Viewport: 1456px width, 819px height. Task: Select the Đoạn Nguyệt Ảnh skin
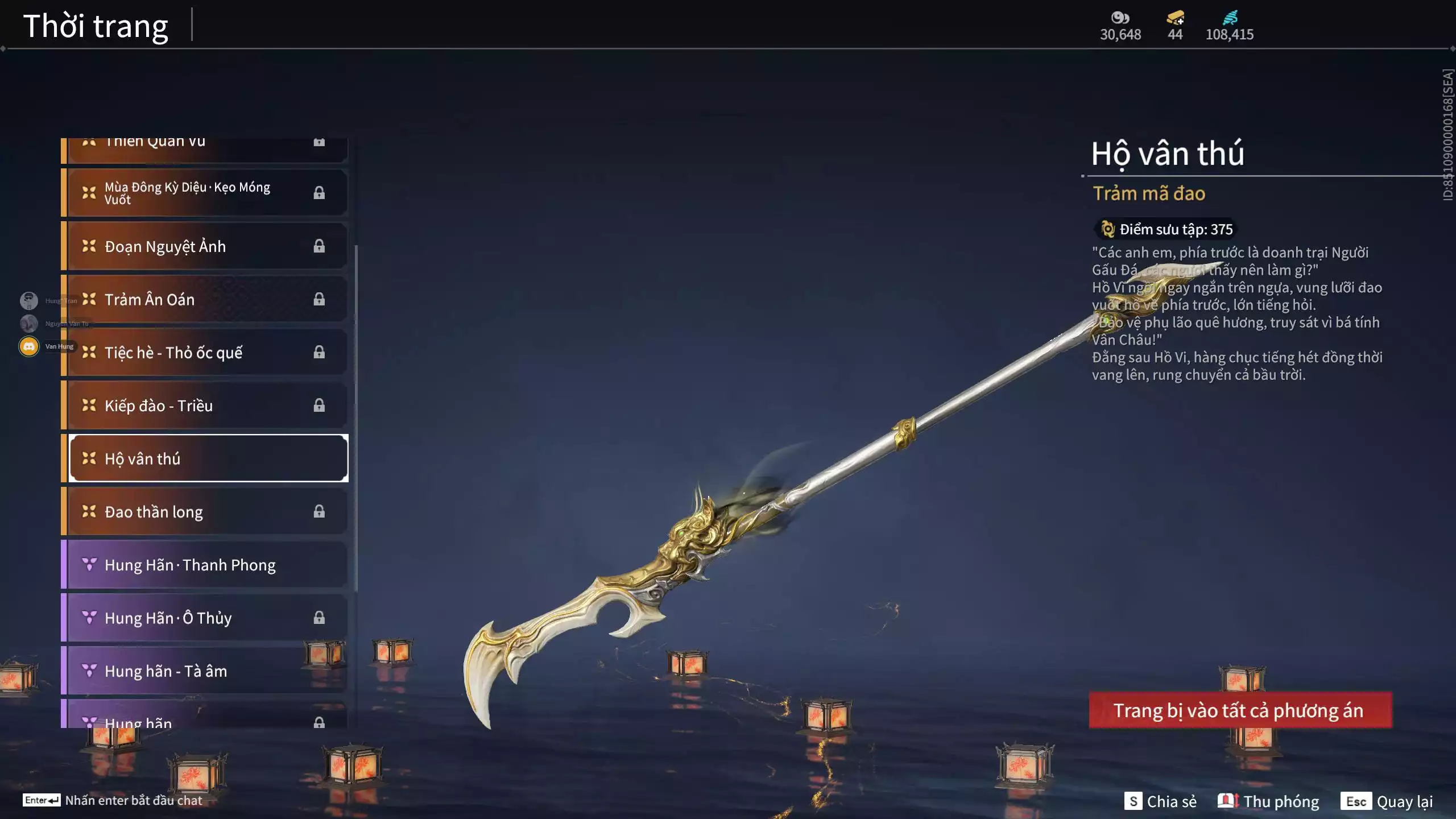coord(205,246)
